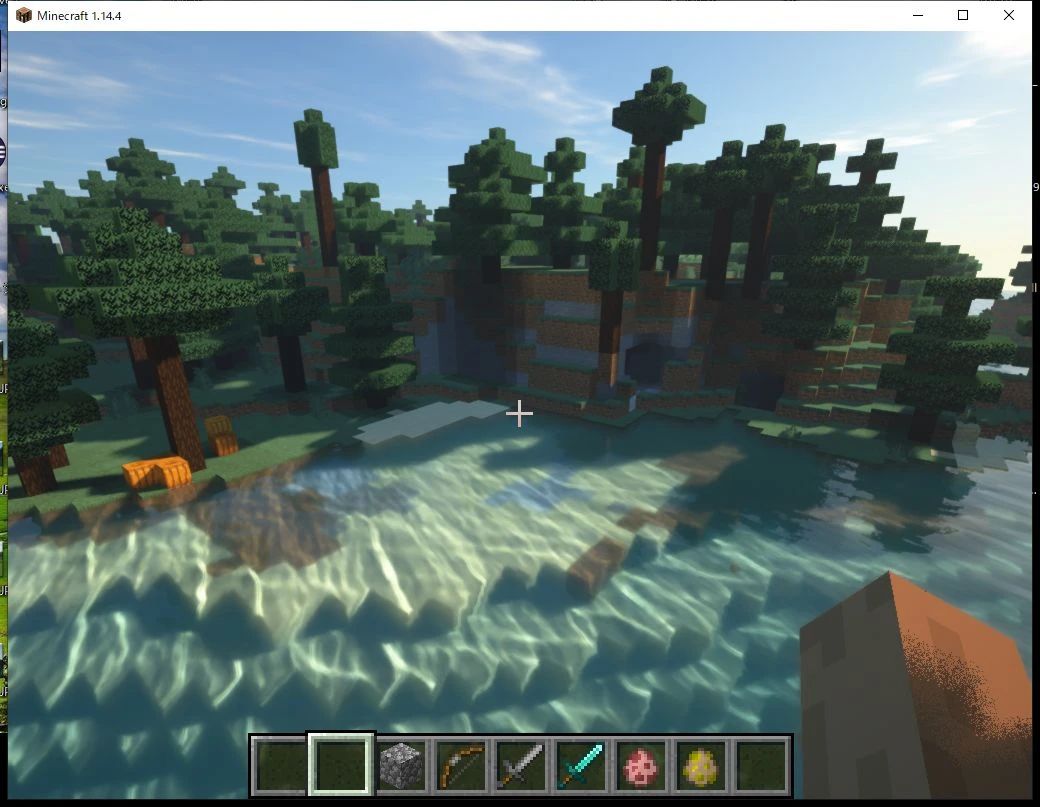Pick the yellow spawn egg slot
The height and width of the screenshot is (807, 1040).
coord(701,767)
